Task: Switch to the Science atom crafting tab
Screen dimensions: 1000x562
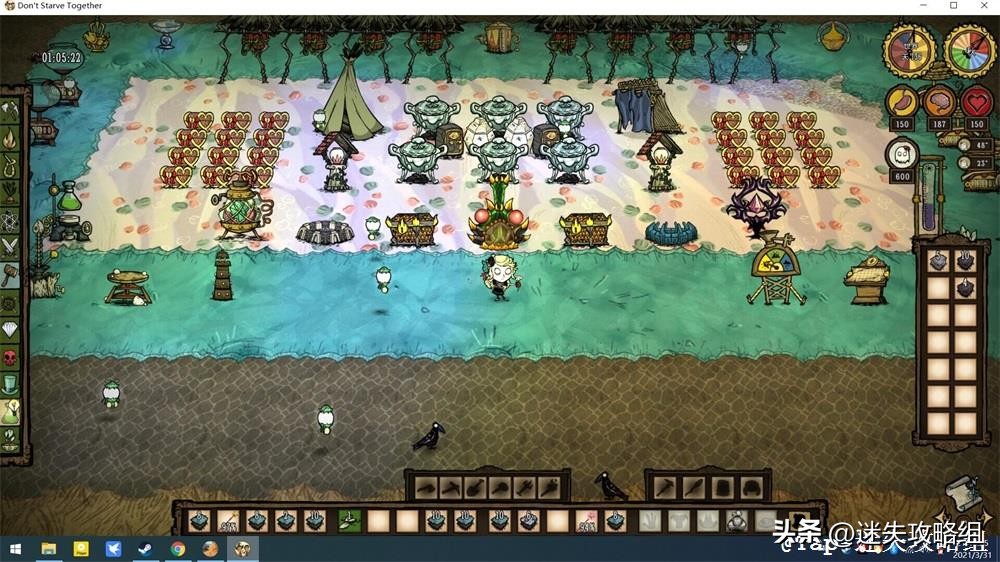Action: tap(11, 217)
